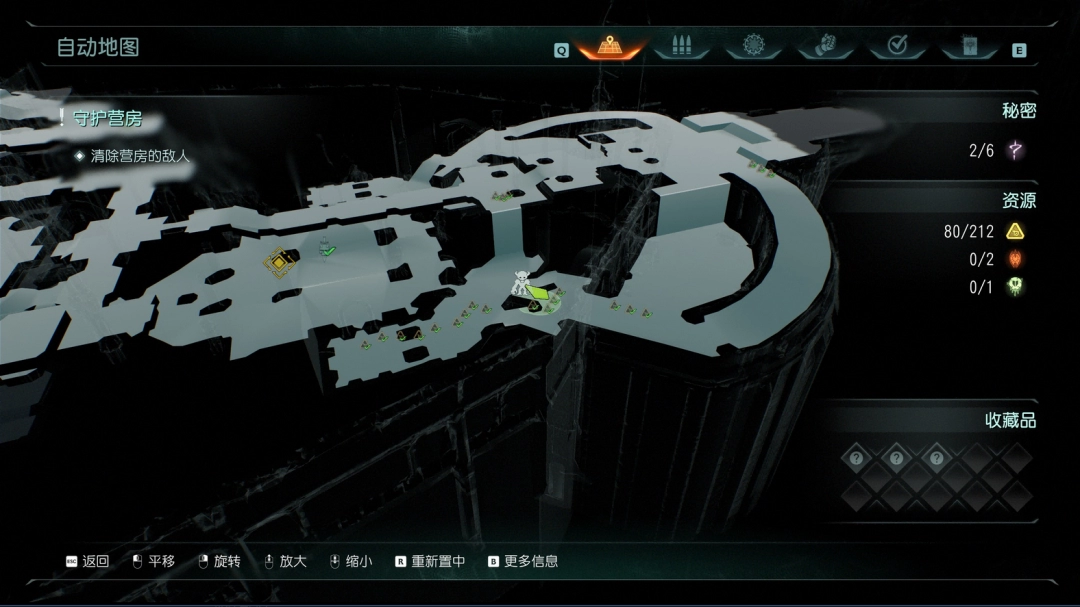
Task: Switch to the Arsenal tab with bullets icon
Action: coord(682,46)
